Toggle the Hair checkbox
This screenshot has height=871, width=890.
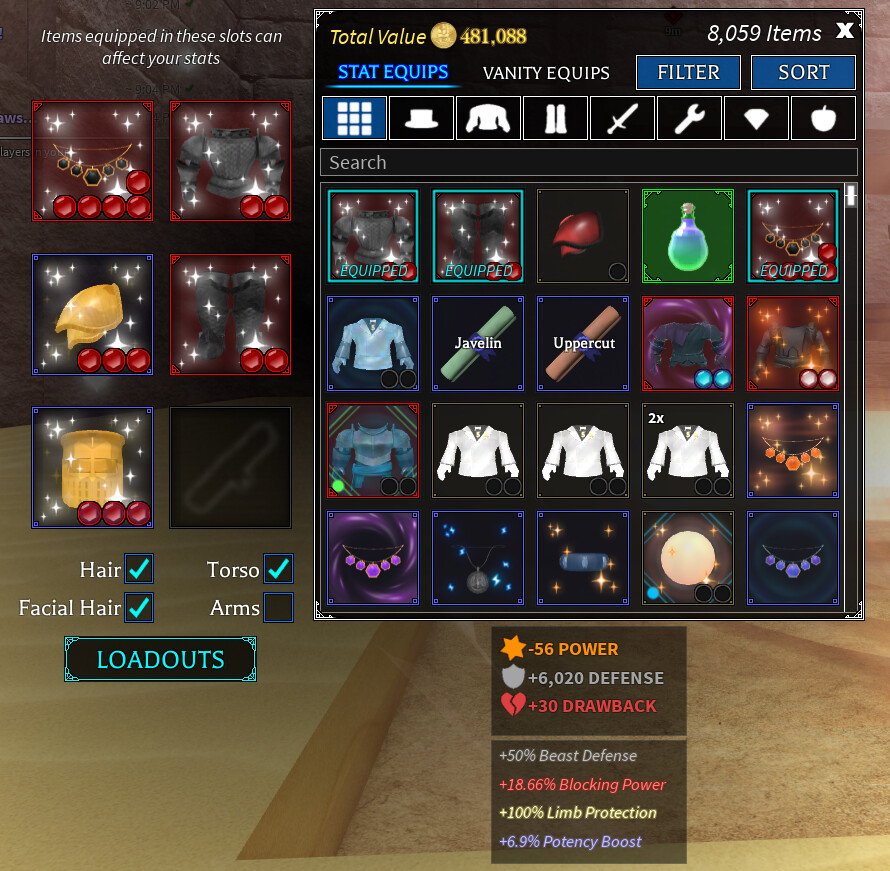(139, 569)
